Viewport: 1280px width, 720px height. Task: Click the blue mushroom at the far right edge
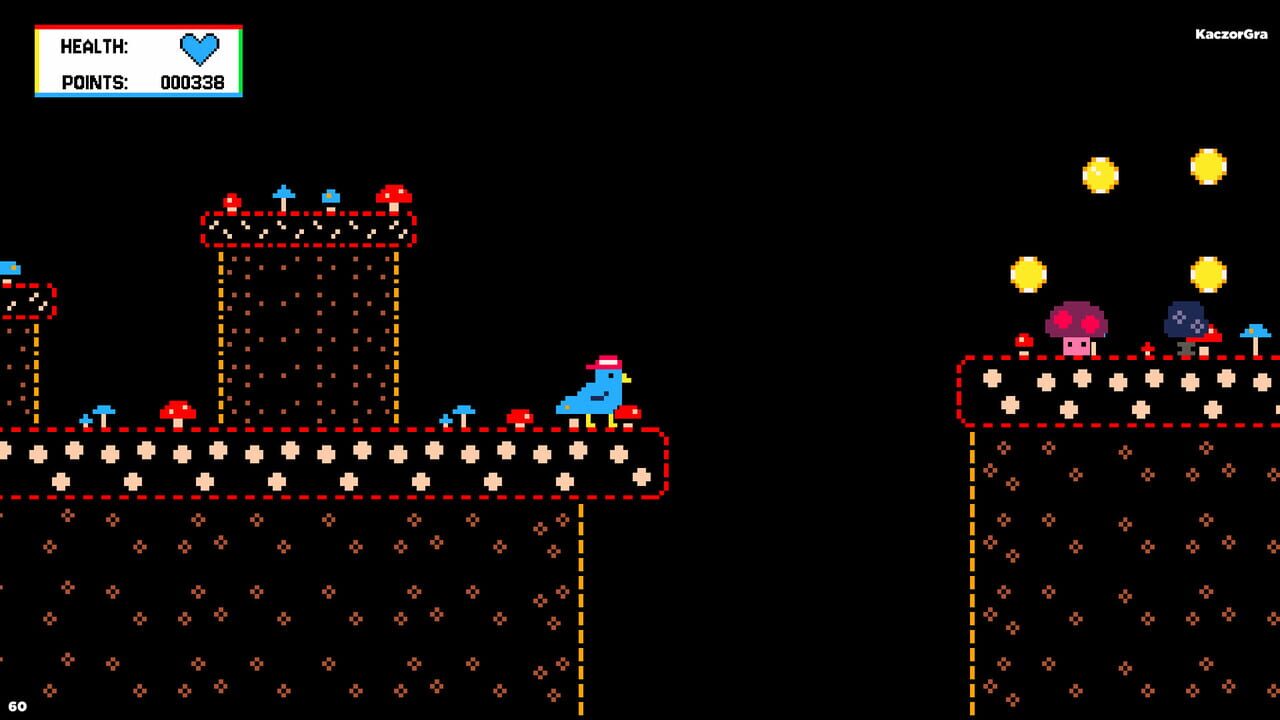tap(1252, 333)
